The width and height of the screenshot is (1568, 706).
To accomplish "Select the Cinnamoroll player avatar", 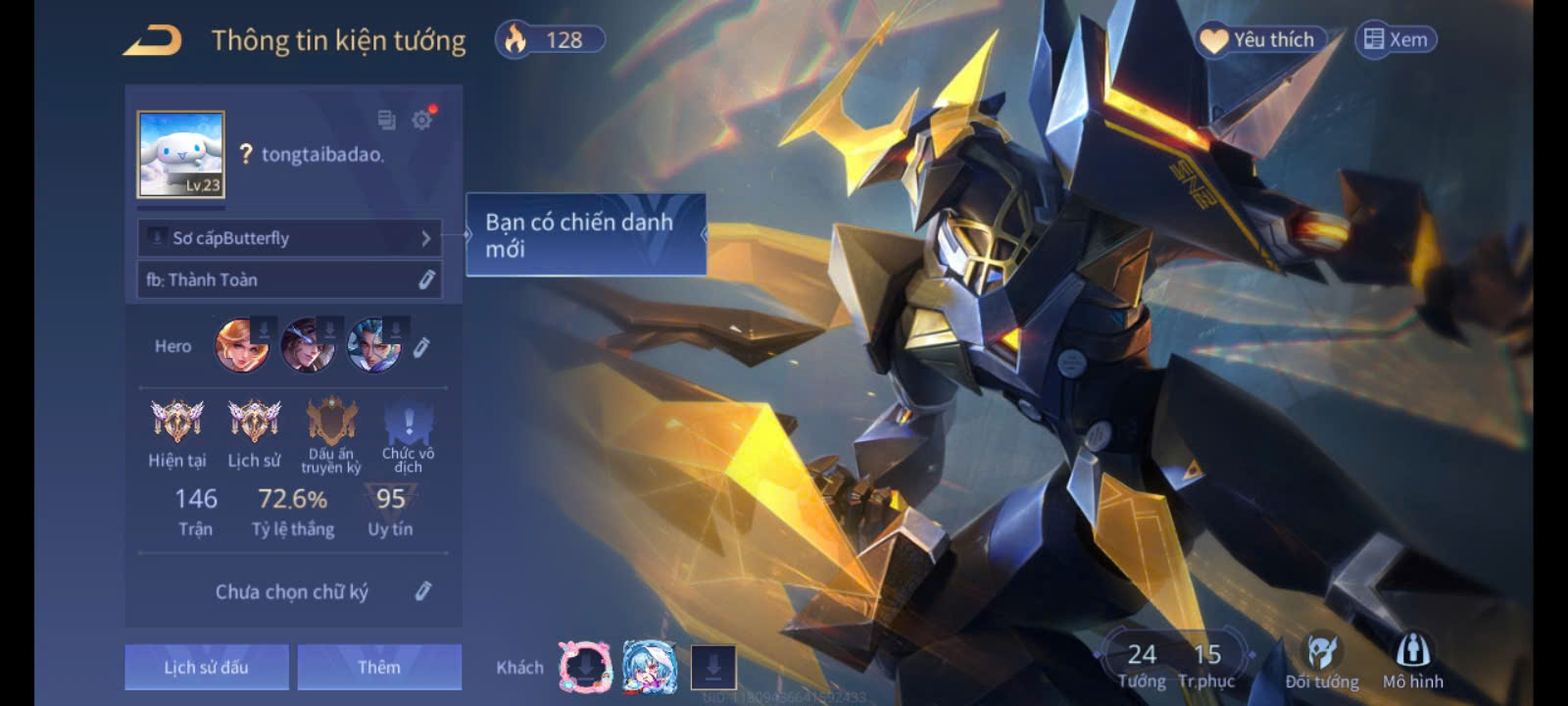I will 181,154.
